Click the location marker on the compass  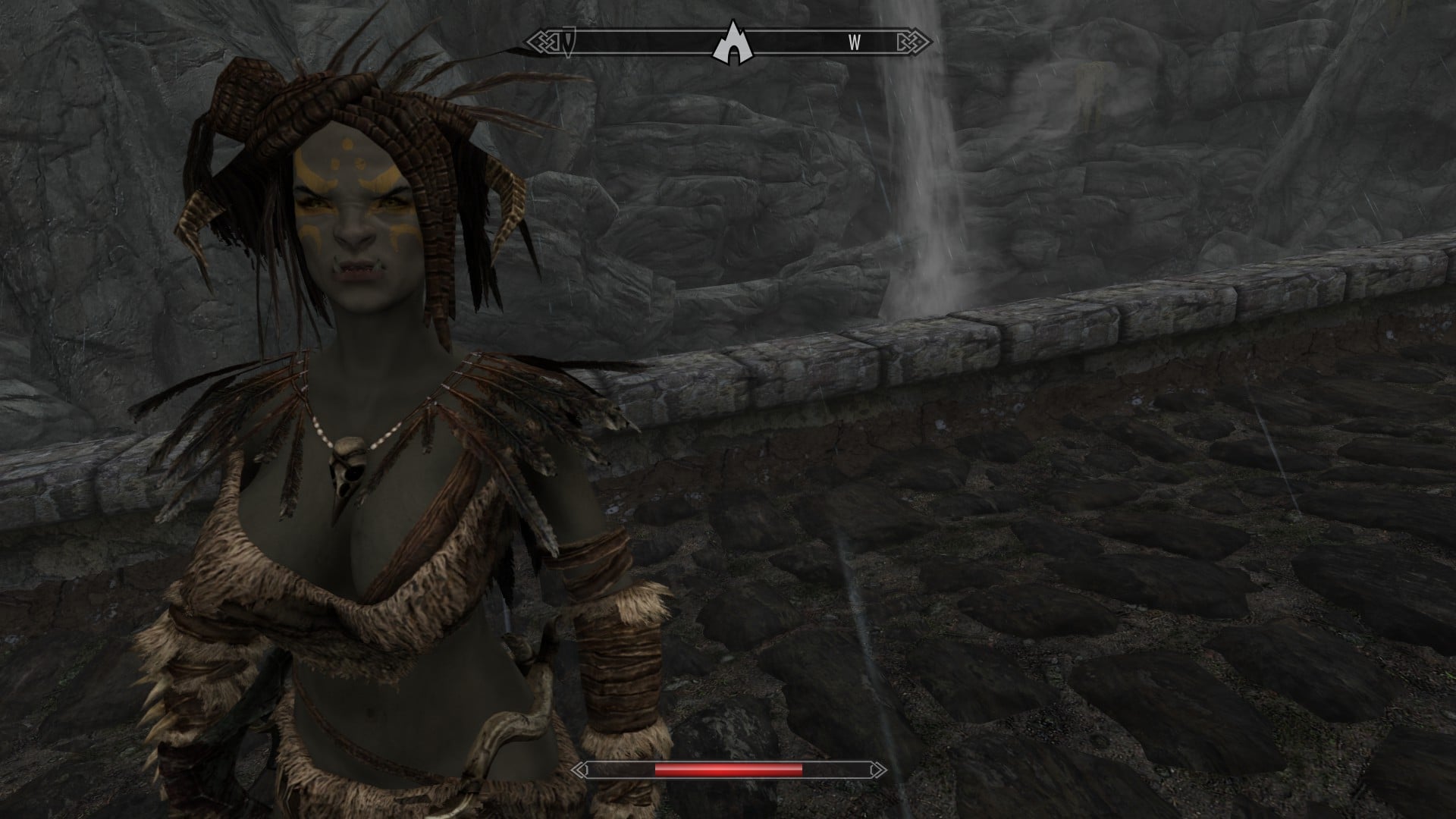tap(729, 42)
